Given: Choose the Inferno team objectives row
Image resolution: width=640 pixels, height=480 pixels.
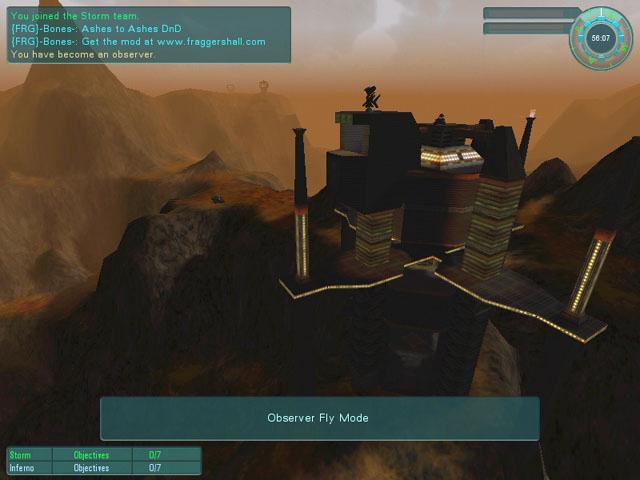Looking at the screenshot, I should point(104,467).
